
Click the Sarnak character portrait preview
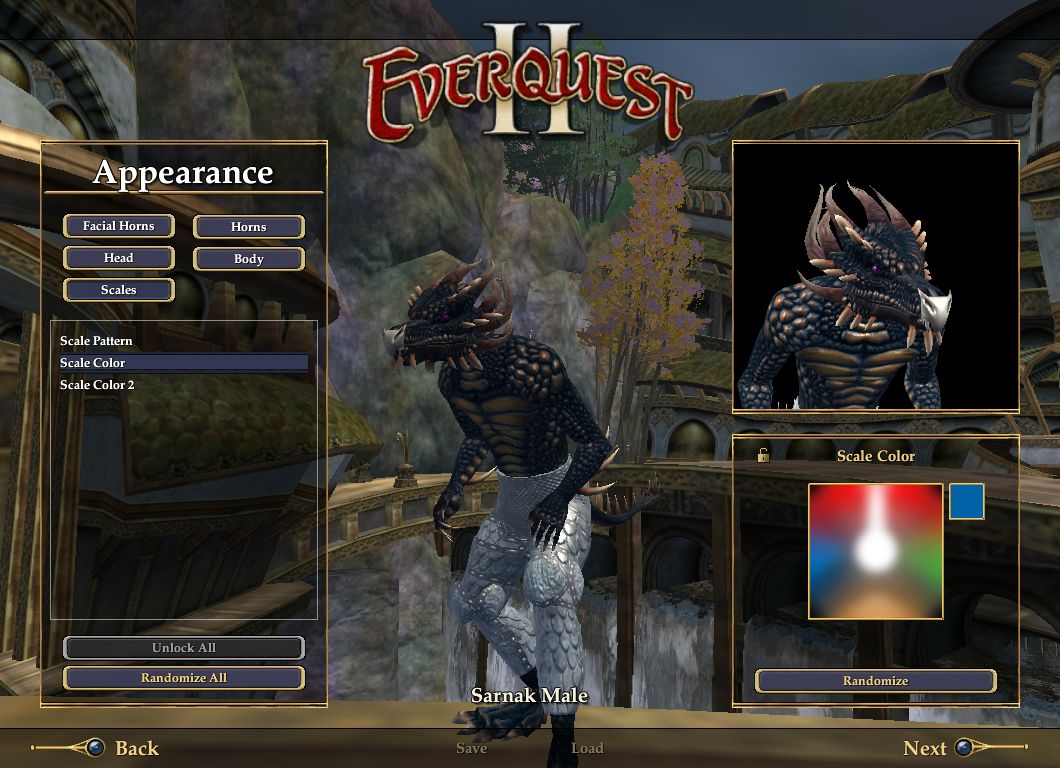(x=875, y=276)
